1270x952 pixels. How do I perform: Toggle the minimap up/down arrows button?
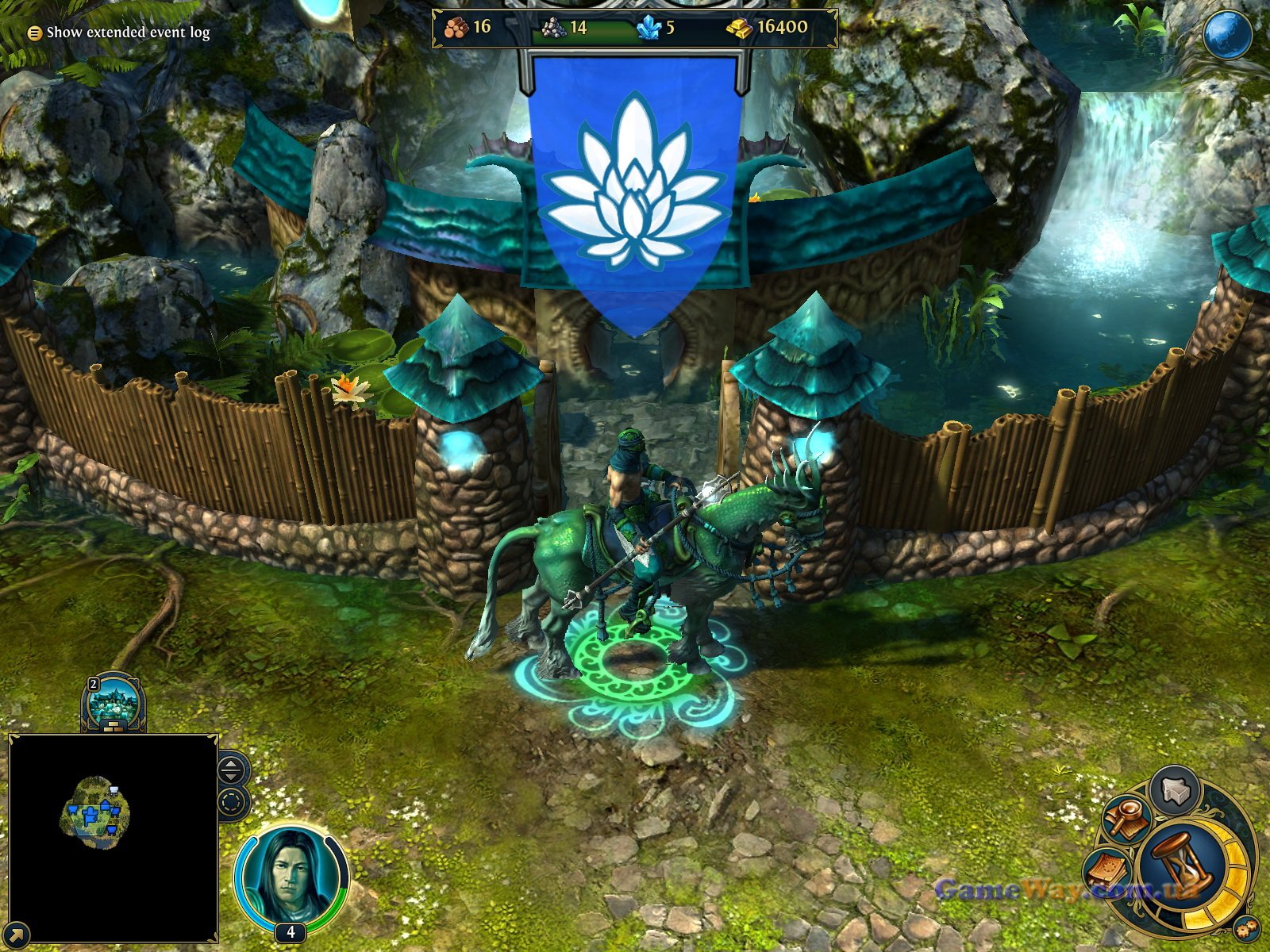point(231,770)
